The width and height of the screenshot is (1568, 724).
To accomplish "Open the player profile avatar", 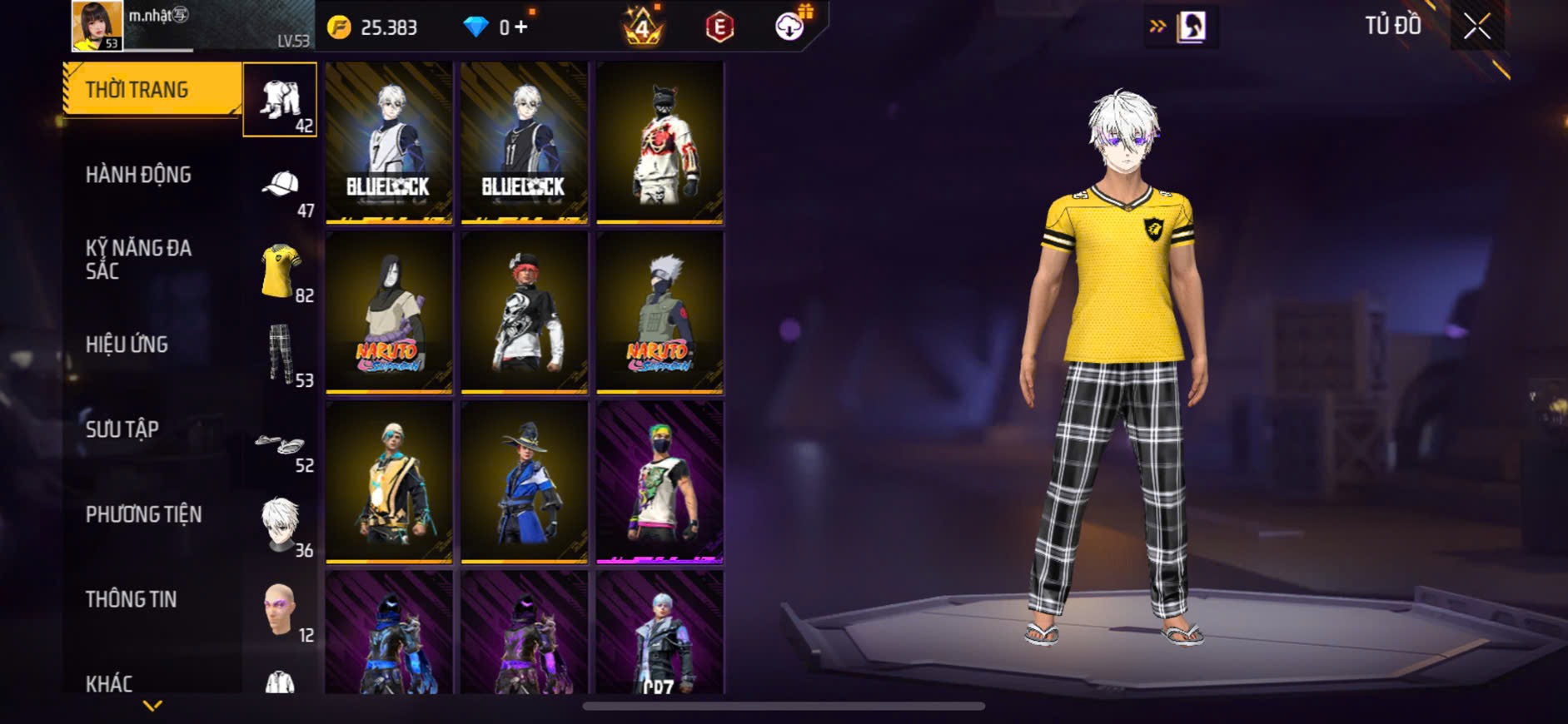I will pyautogui.click(x=97, y=26).
